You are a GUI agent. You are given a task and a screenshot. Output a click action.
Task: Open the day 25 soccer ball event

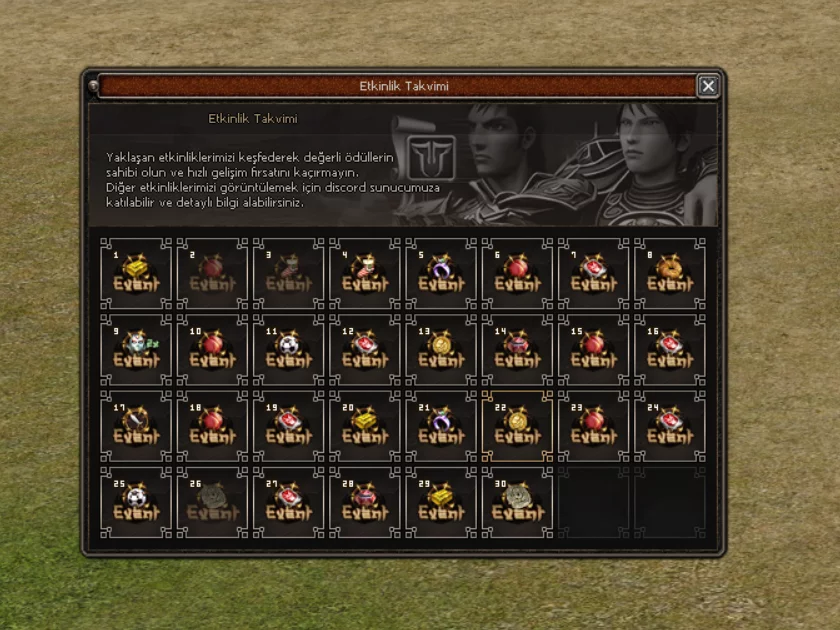pyautogui.click(x=136, y=503)
